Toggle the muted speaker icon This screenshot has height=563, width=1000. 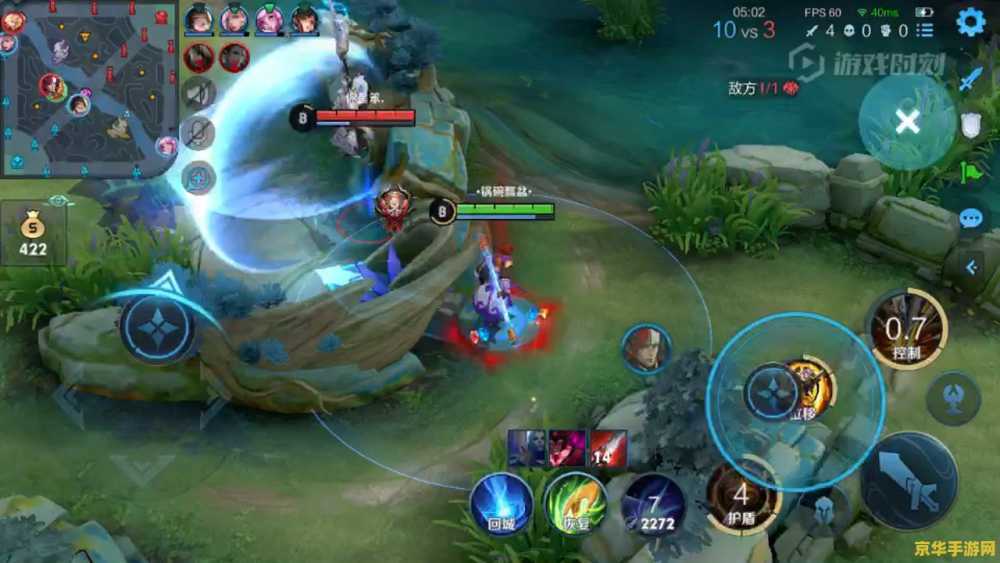[200, 93]
